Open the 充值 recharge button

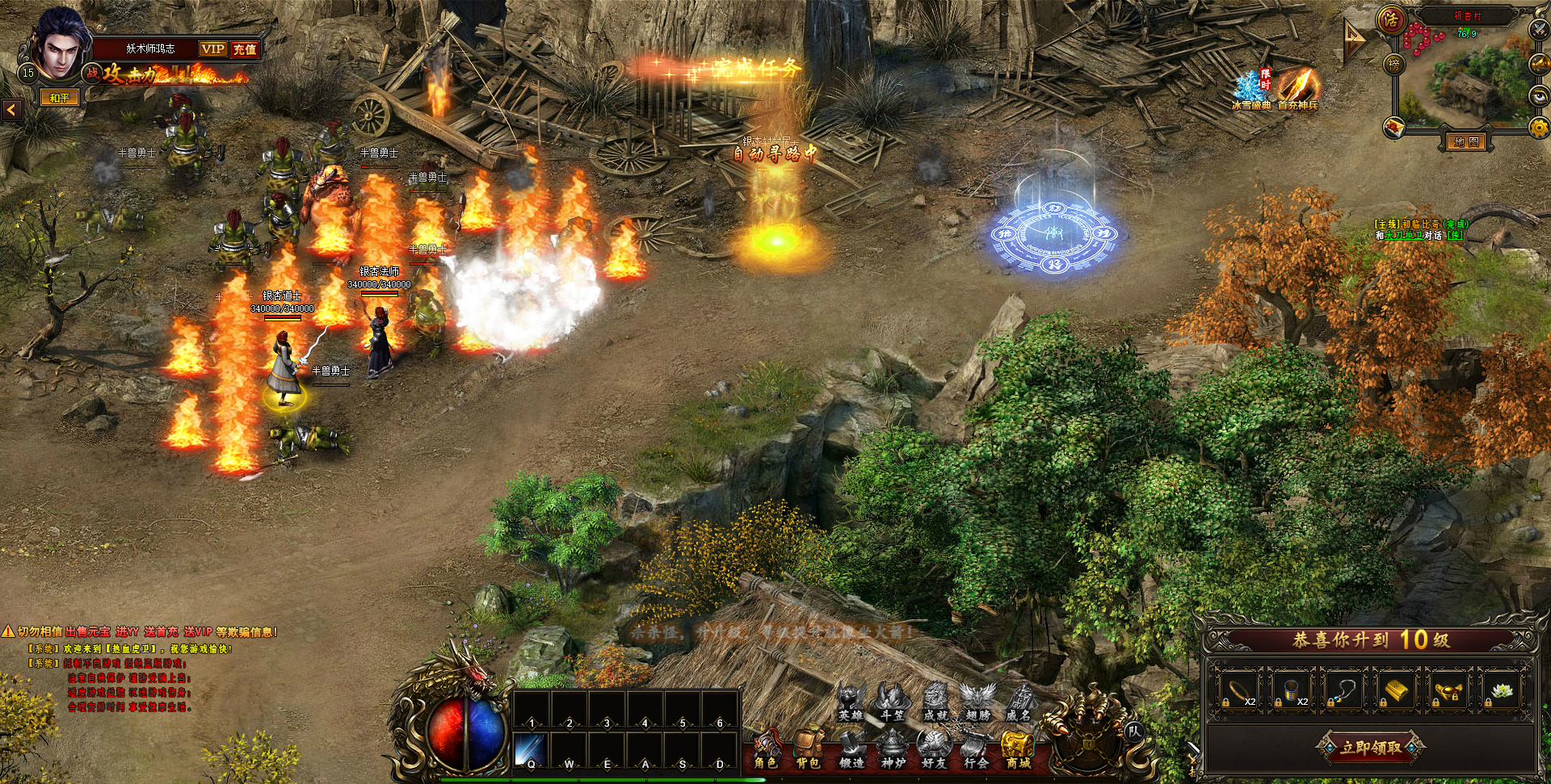coord(245,49)
